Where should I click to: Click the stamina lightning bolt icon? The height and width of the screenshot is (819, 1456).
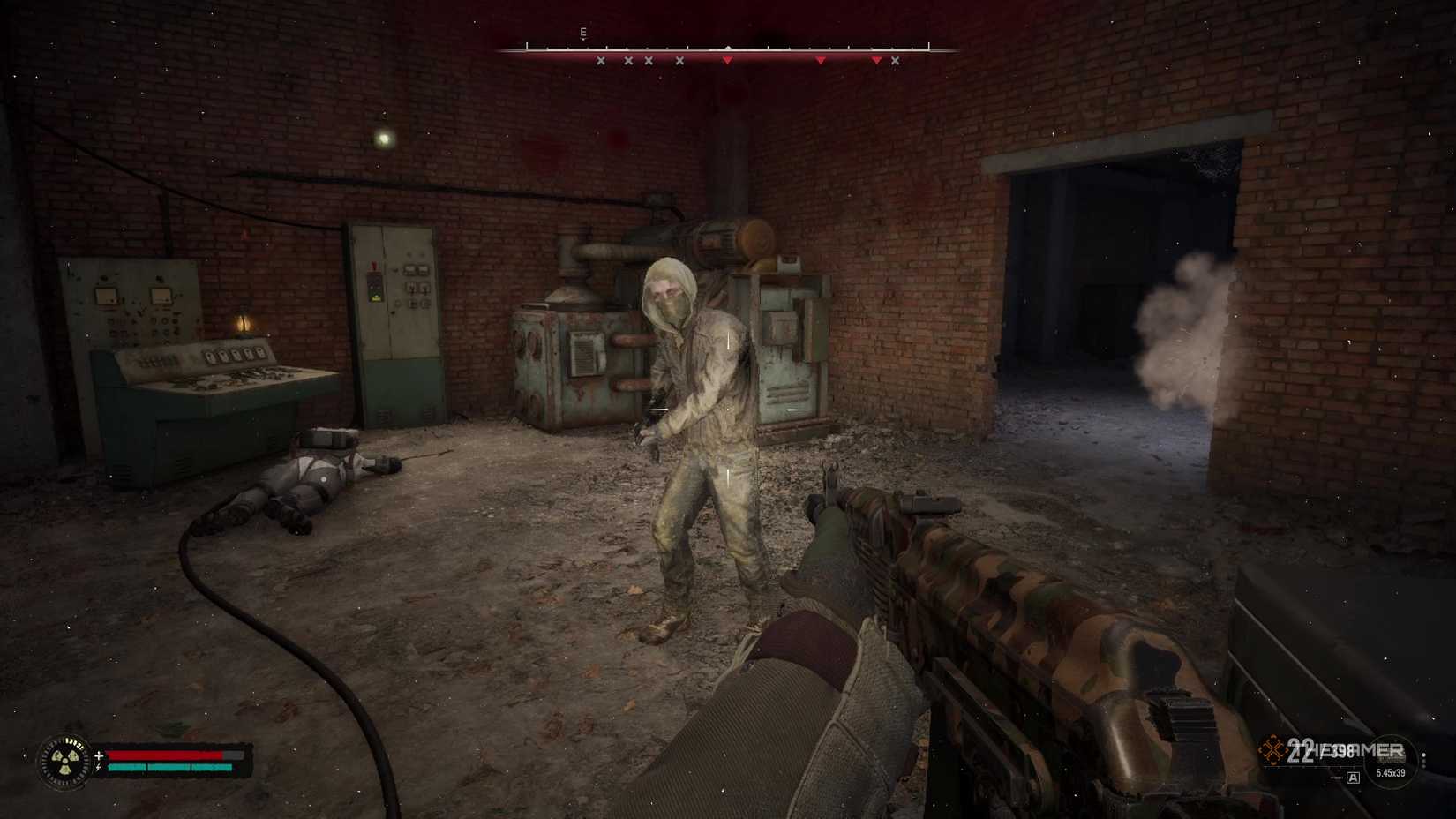98,767
